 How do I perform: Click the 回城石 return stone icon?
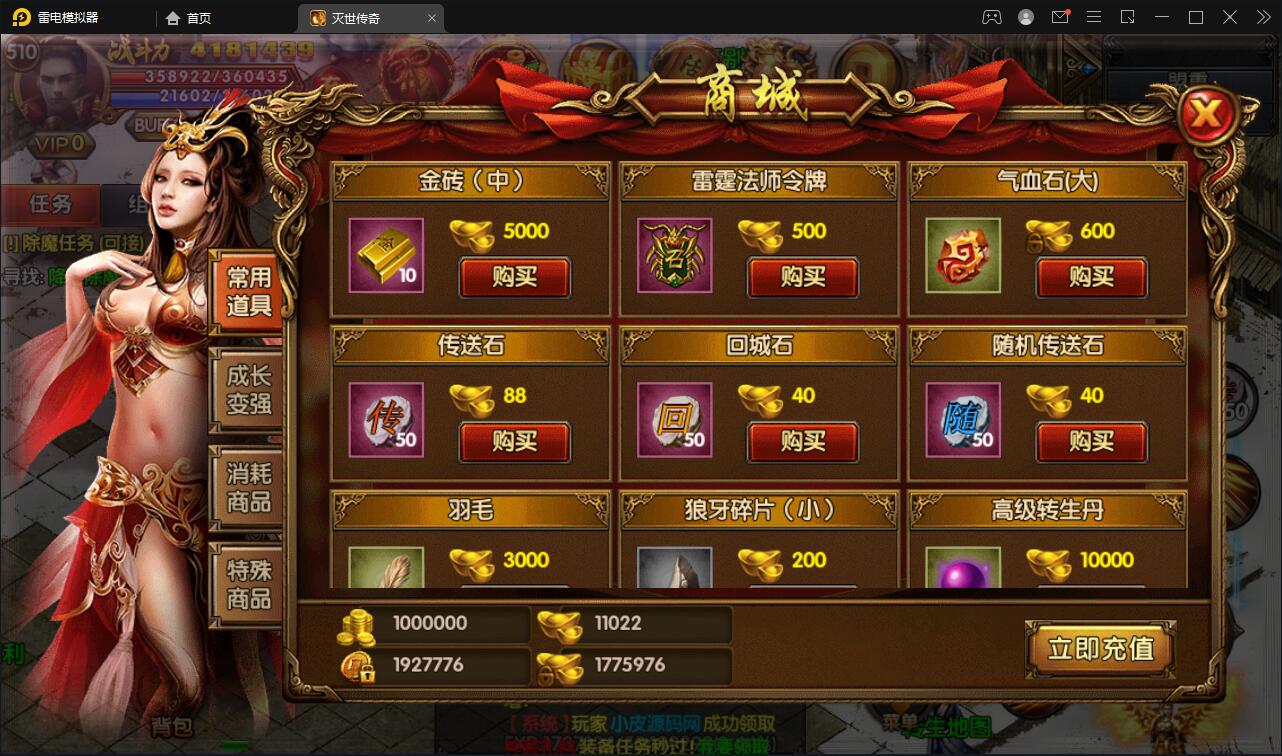(672, 422)
